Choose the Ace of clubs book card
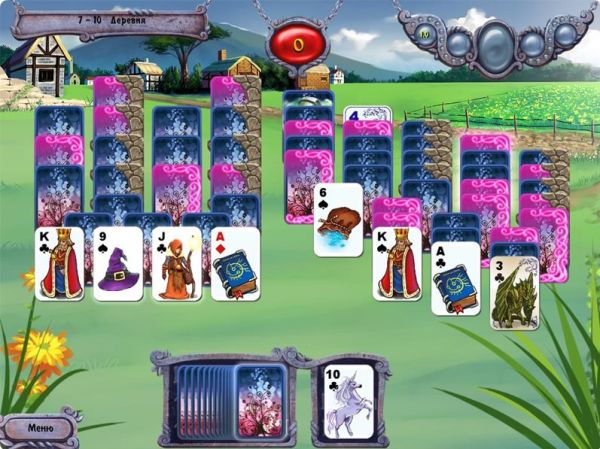Screen dimensions: 600x449 [455, 278]
